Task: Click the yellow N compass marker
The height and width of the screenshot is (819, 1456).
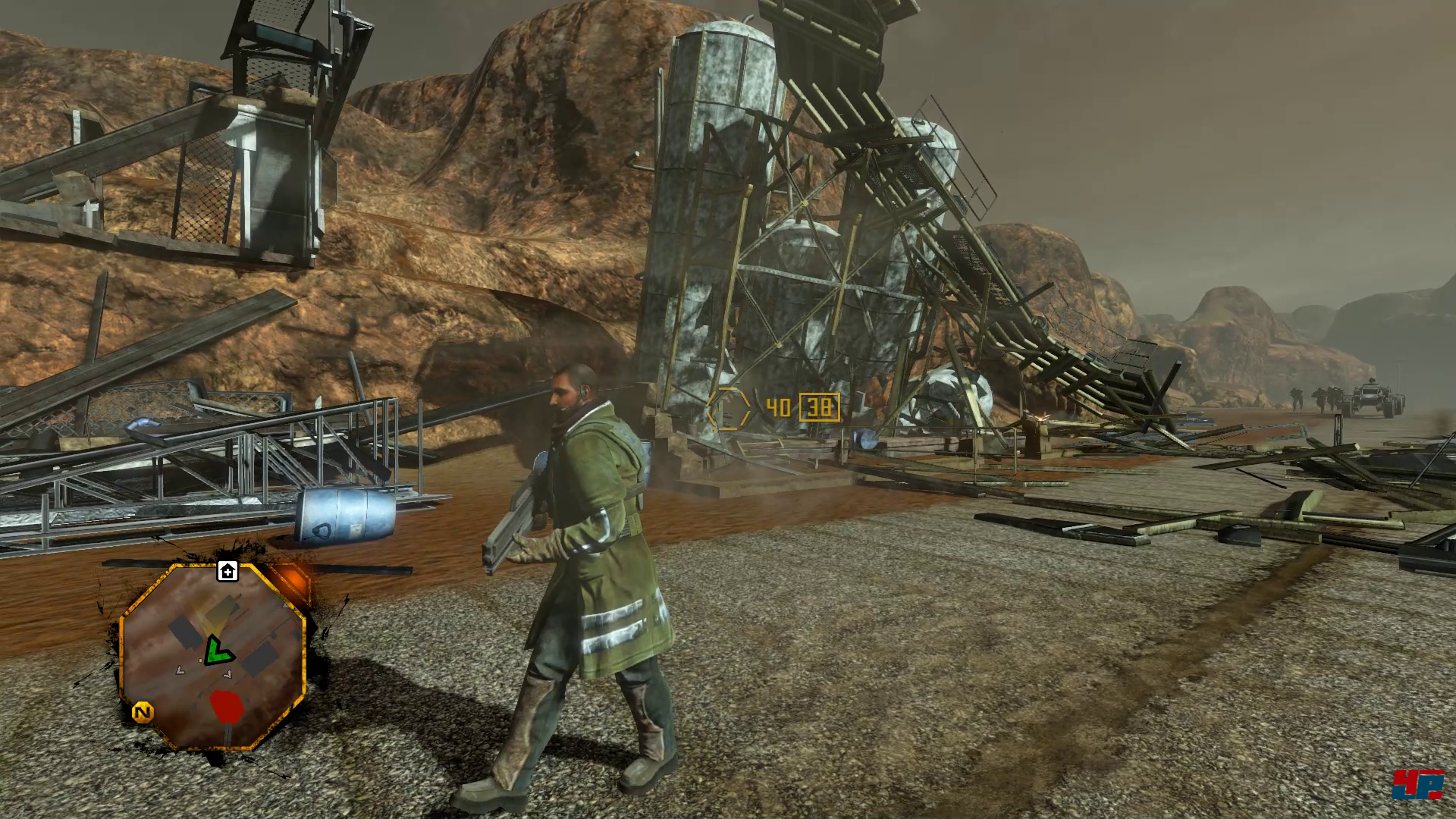Action: [143, 713]
